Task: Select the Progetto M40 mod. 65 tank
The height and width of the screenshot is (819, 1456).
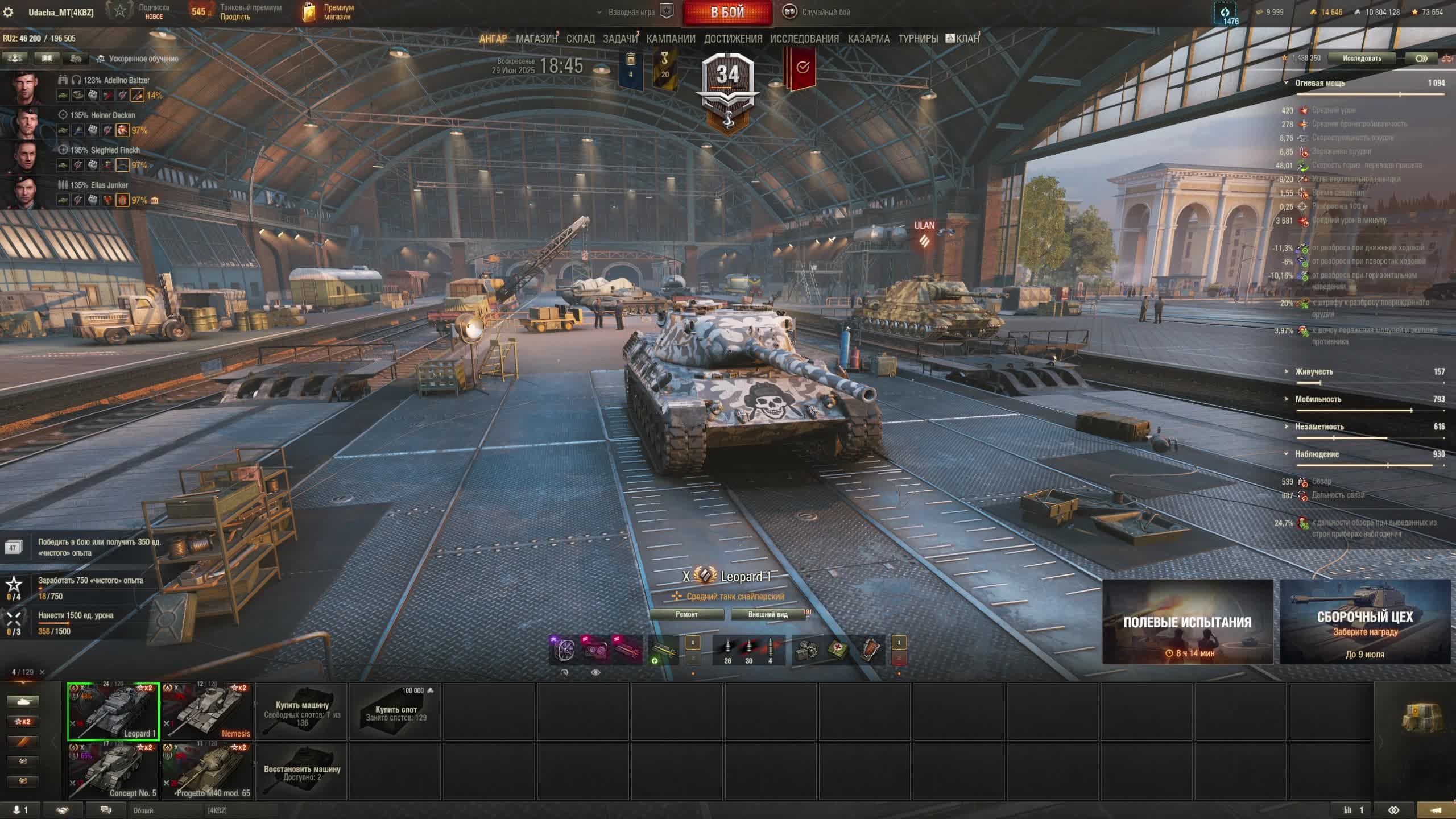Action: coord(207,771)
